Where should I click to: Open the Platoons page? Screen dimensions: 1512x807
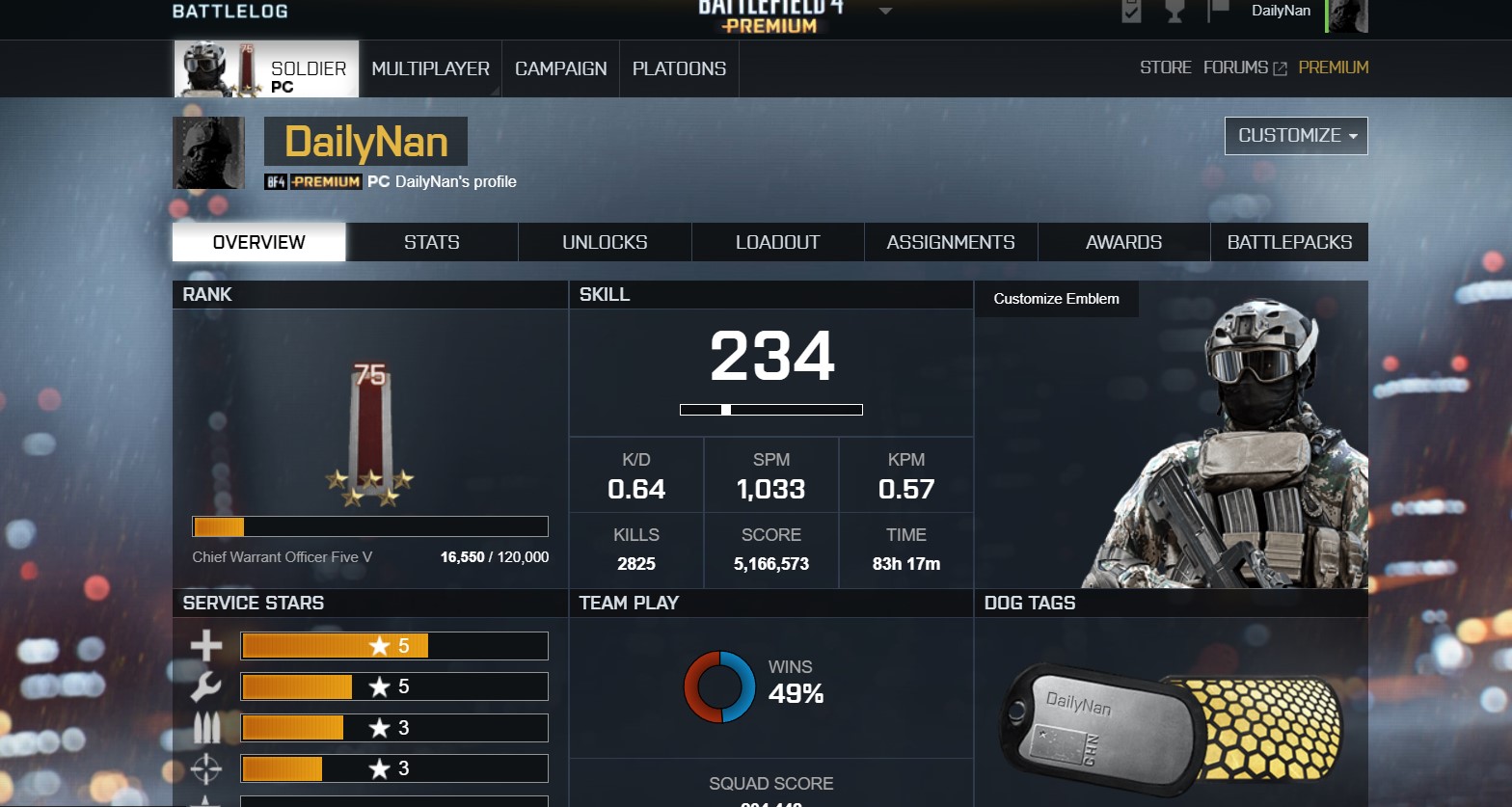coord(679,68)
